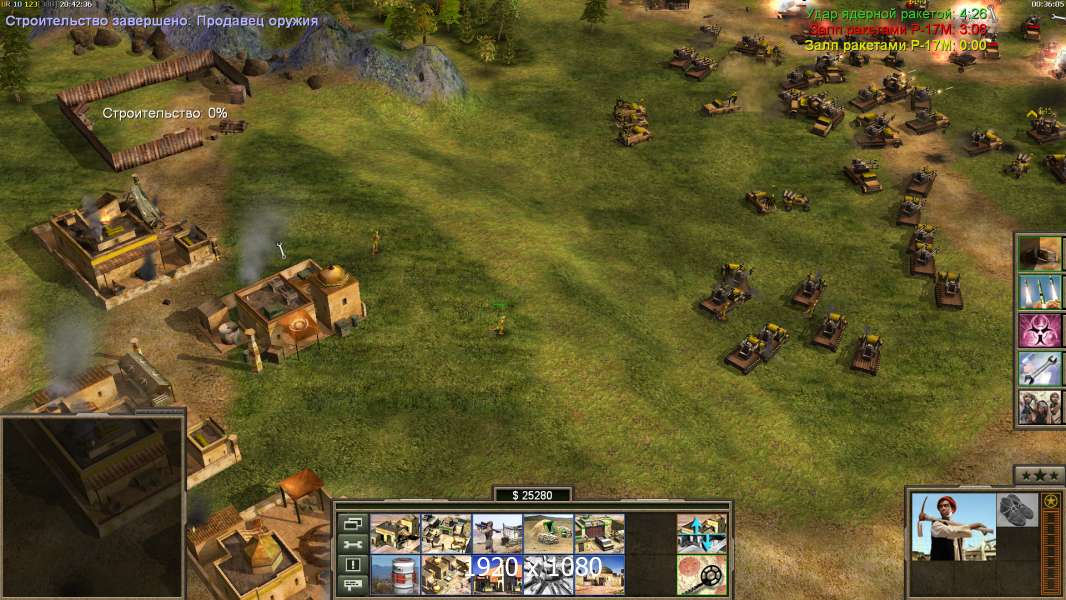Open the chat message button

pos(352,584)
